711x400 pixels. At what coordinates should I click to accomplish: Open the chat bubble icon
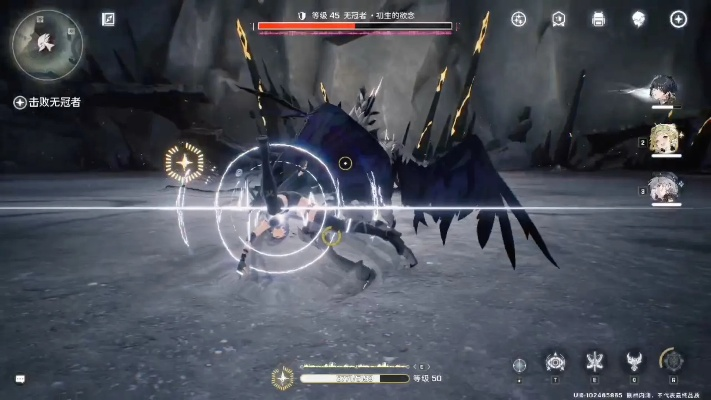point(20,379)
